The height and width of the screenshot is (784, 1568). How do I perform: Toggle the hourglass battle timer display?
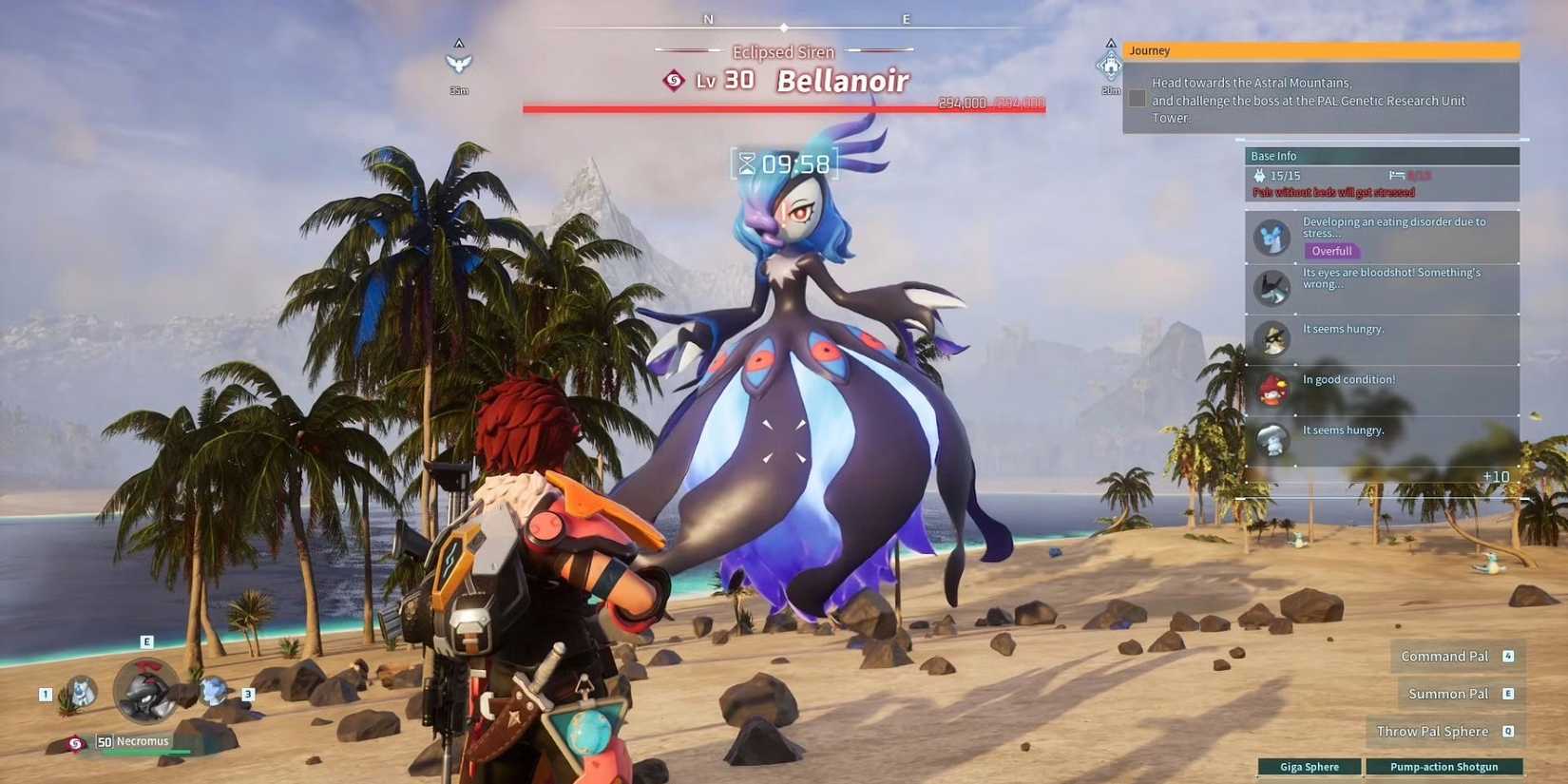pos(783,163)
